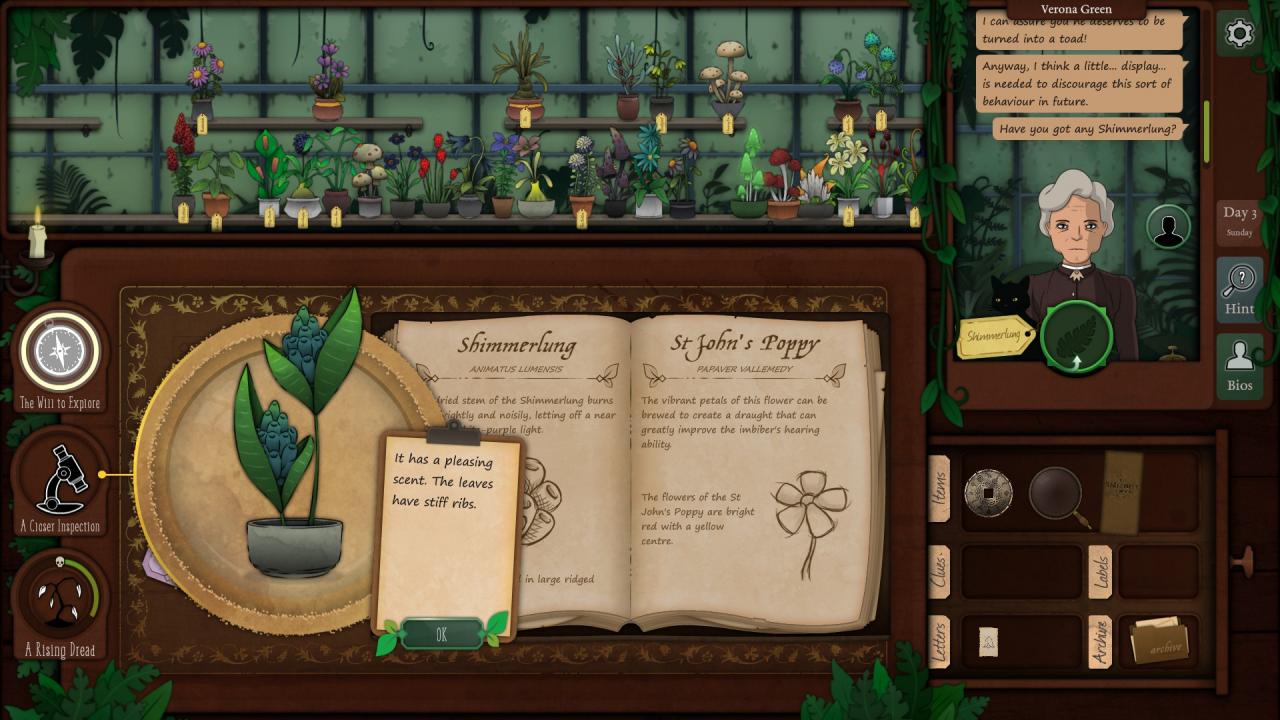Select The Will to Explore compass
This screenshot has width=1280, height=720.
click(x=60, y=352)
